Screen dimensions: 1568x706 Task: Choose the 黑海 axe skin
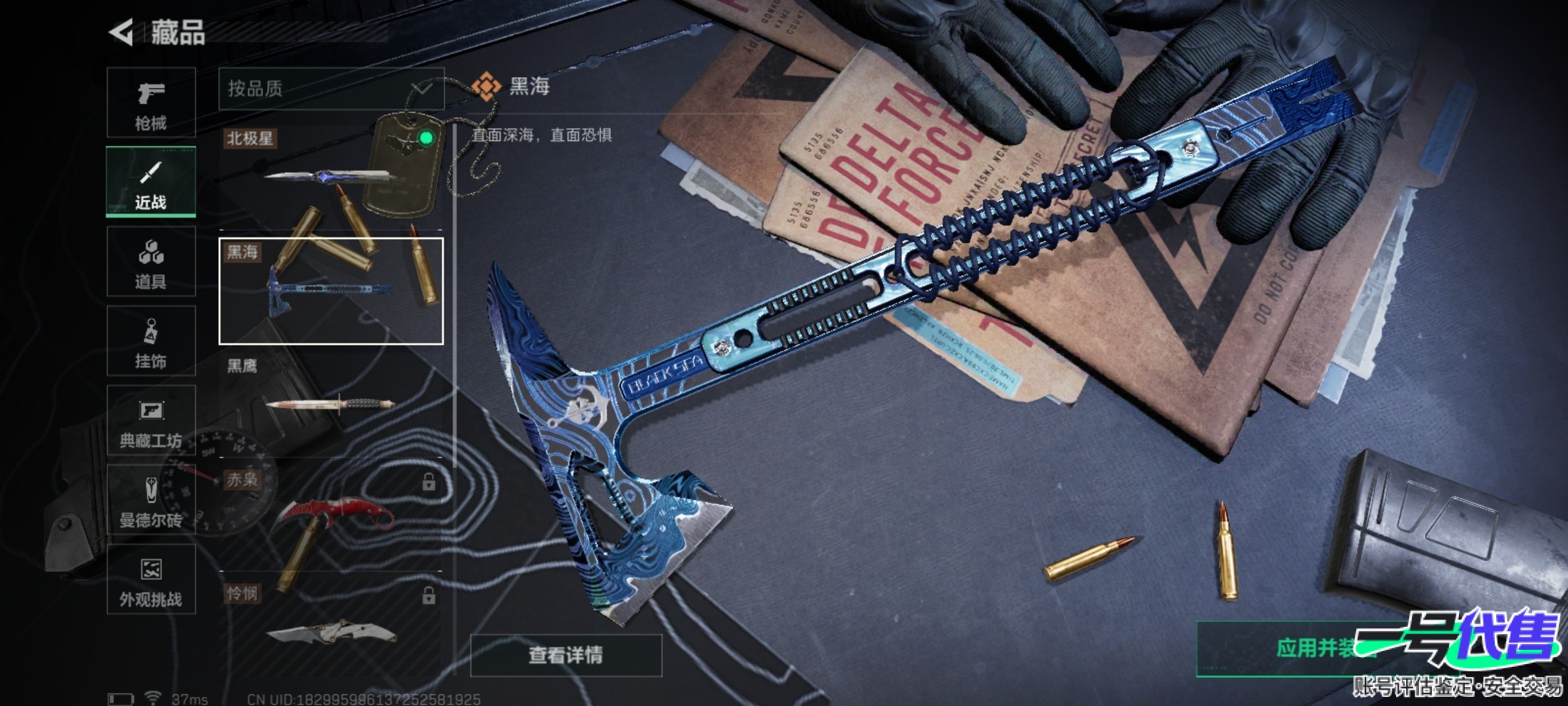click(331, 291)
